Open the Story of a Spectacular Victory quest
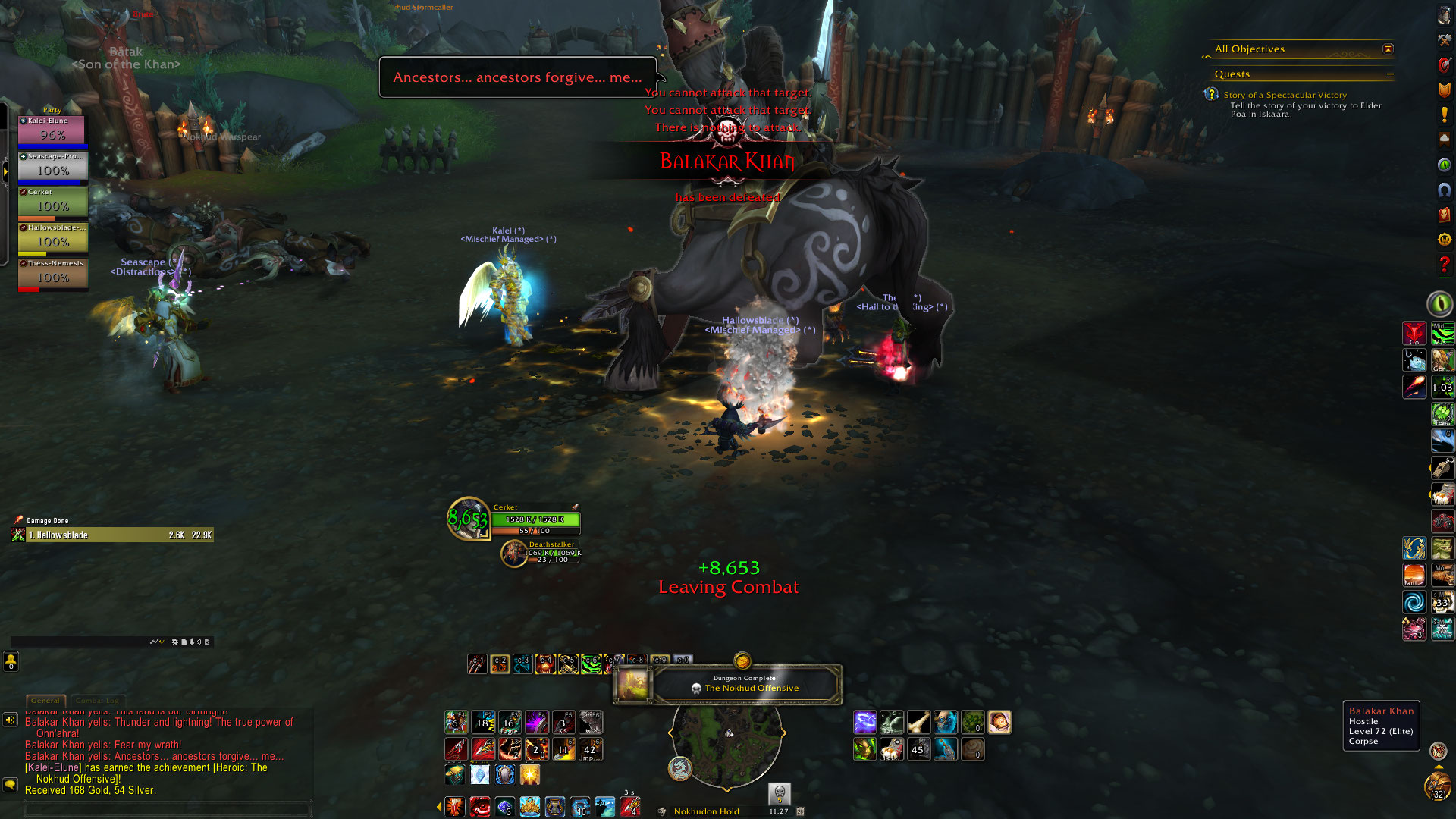Screen dimensions: 1456x819 click(1285, 95)
